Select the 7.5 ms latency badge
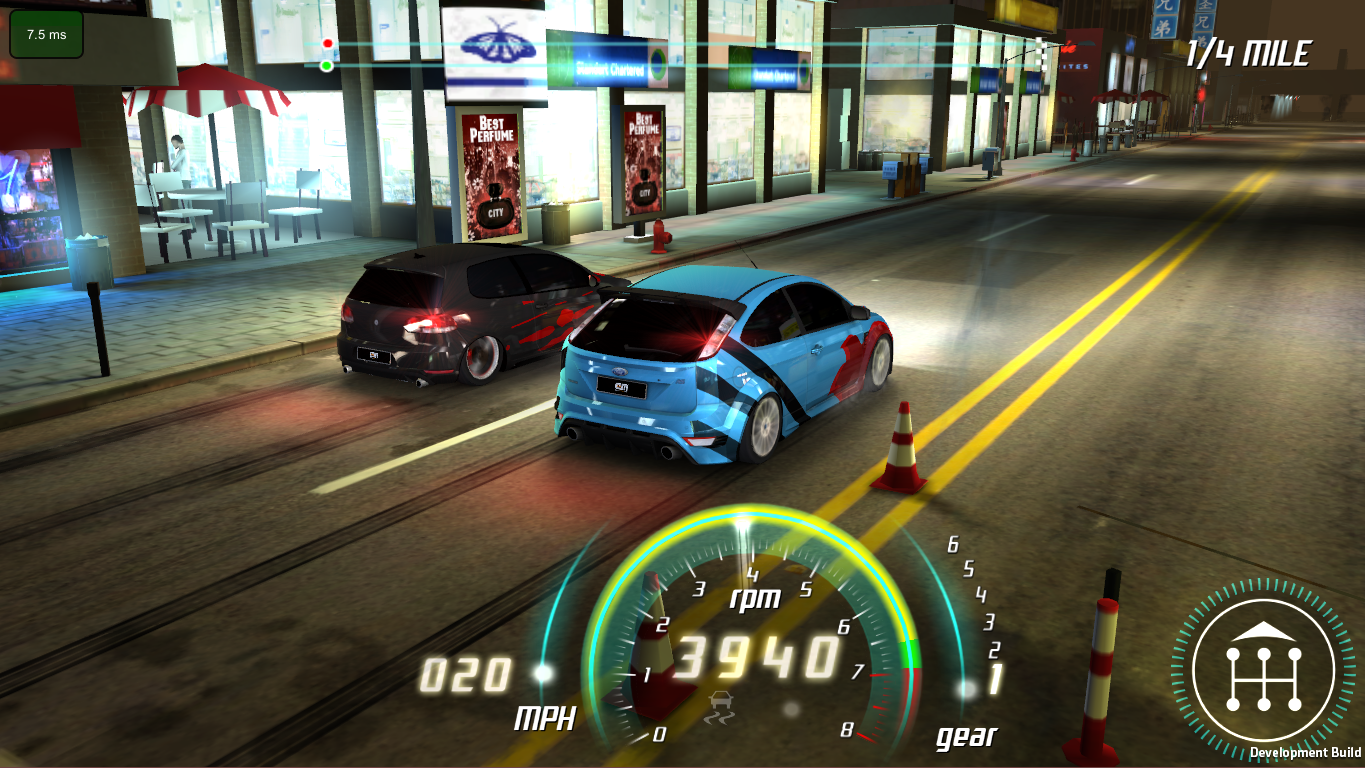This screenshot has height=768, width=1365. coord(45,32)
